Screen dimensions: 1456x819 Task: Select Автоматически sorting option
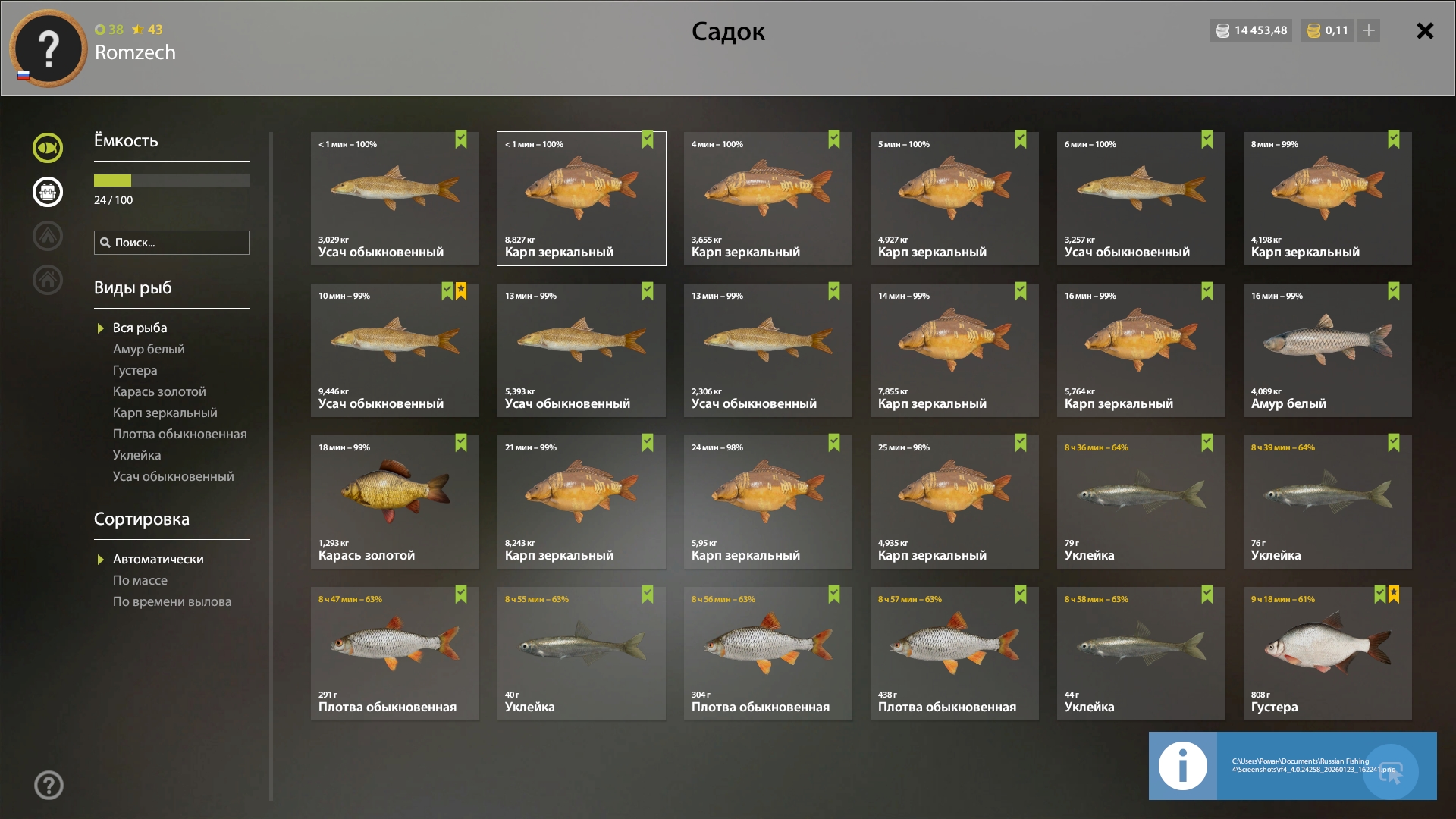point(158,559)
